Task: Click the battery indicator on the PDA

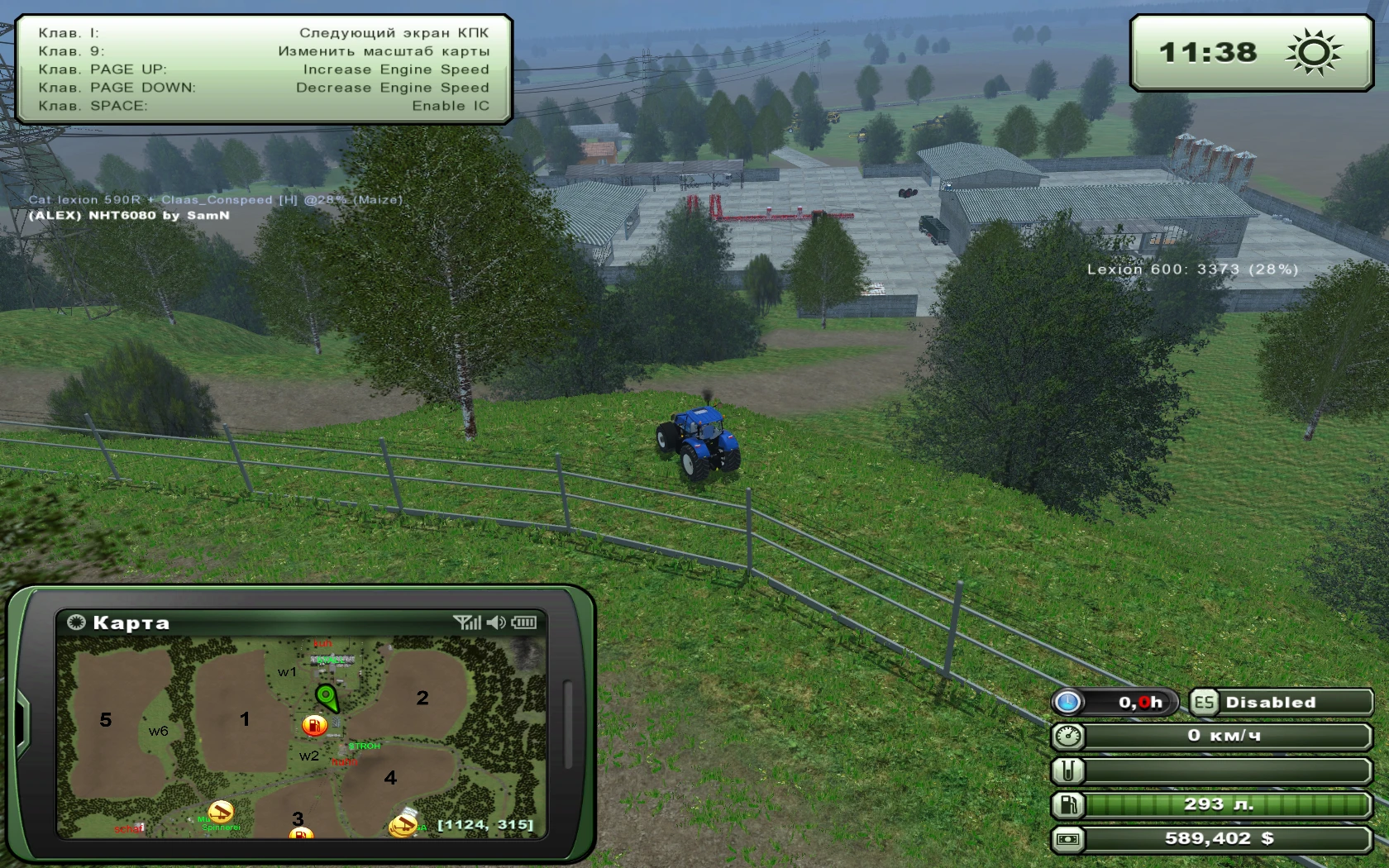Action: tap(524, 623)
